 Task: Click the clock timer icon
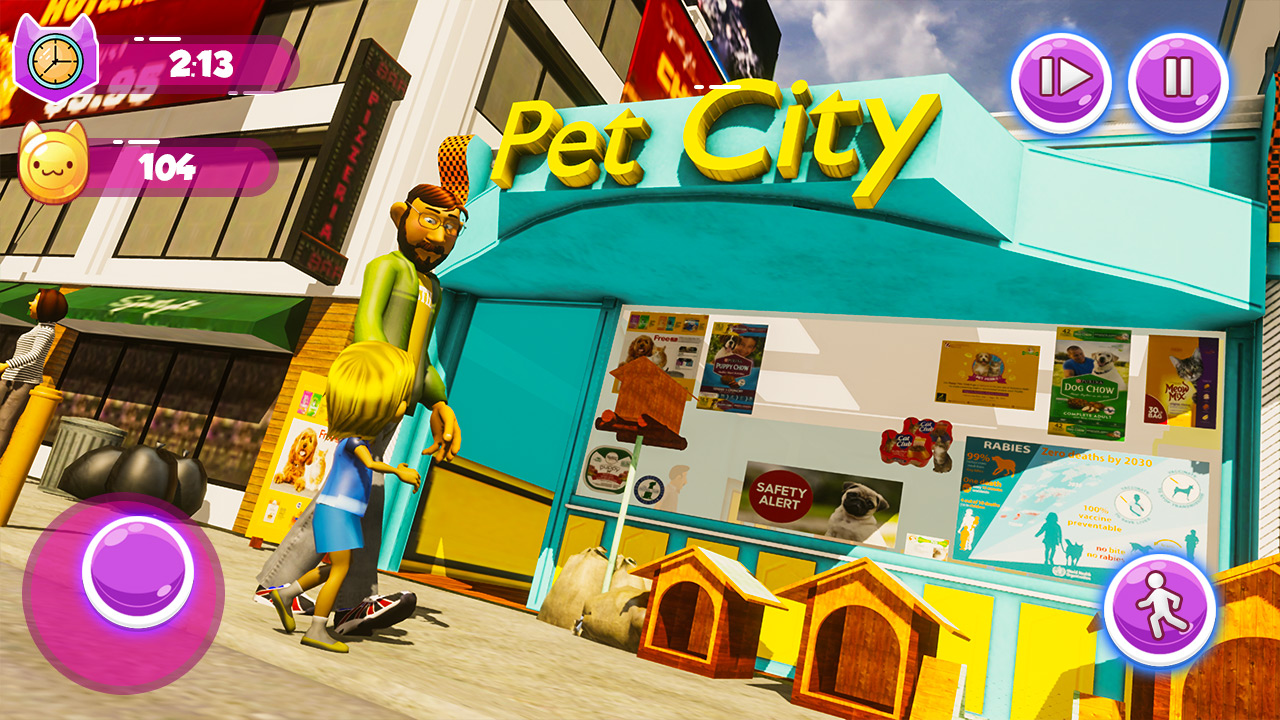56,62
